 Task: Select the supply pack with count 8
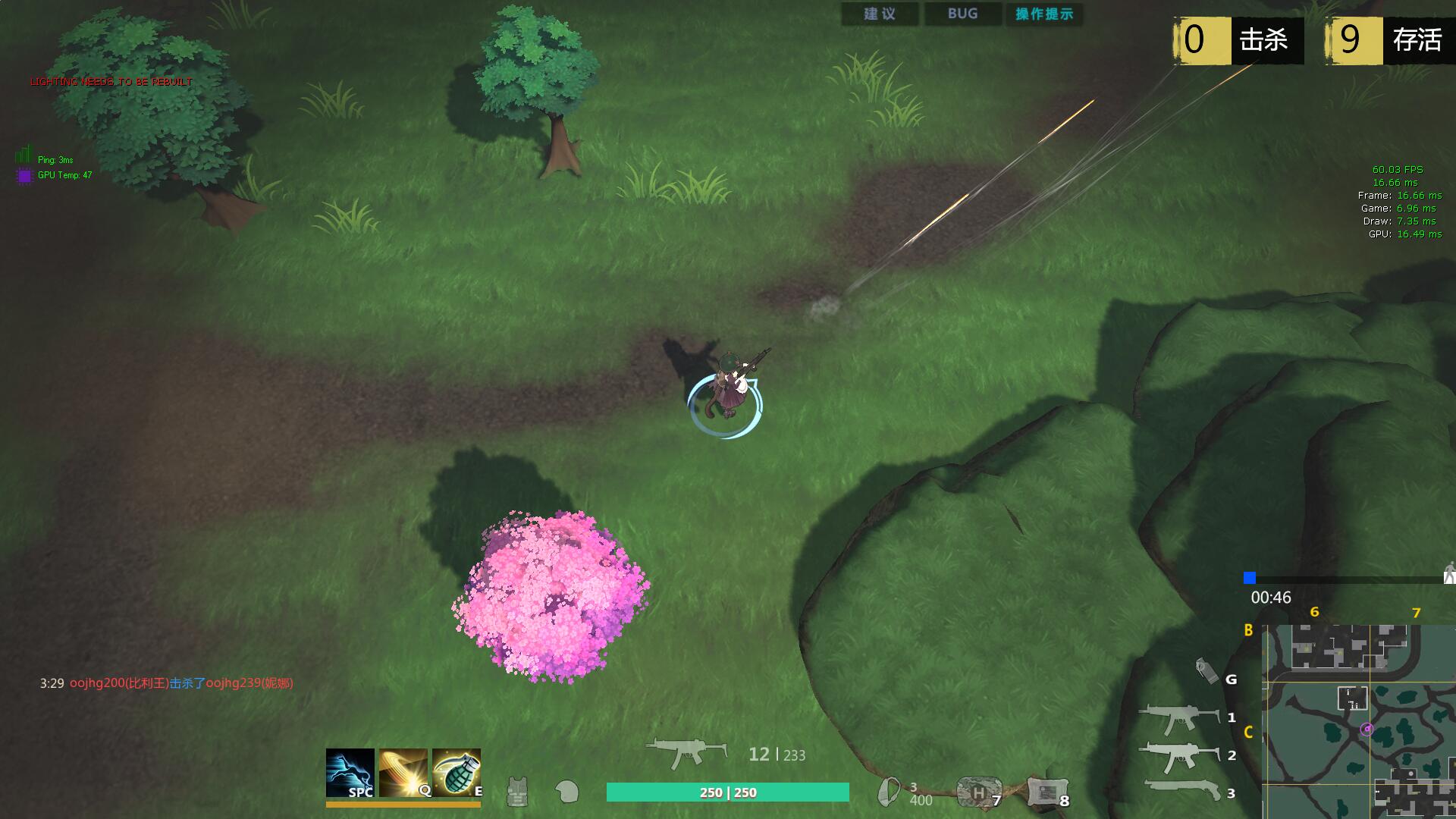1047,792
